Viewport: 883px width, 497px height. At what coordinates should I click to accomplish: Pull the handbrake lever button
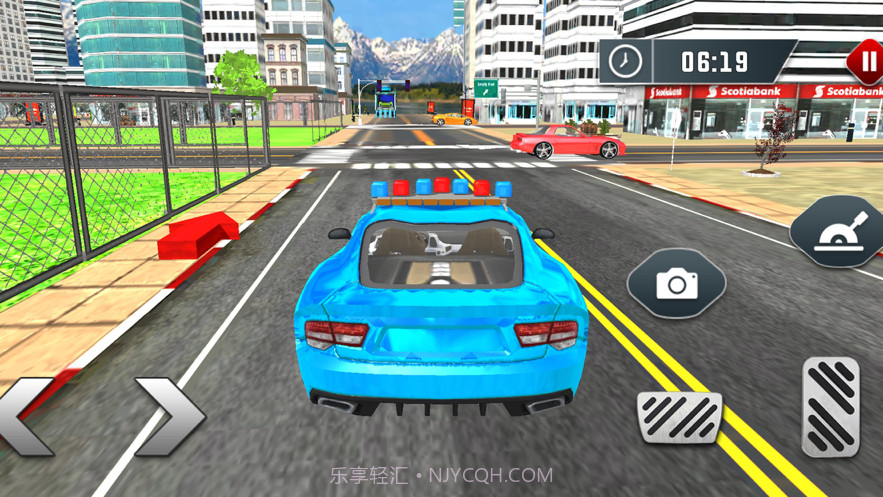840,233
